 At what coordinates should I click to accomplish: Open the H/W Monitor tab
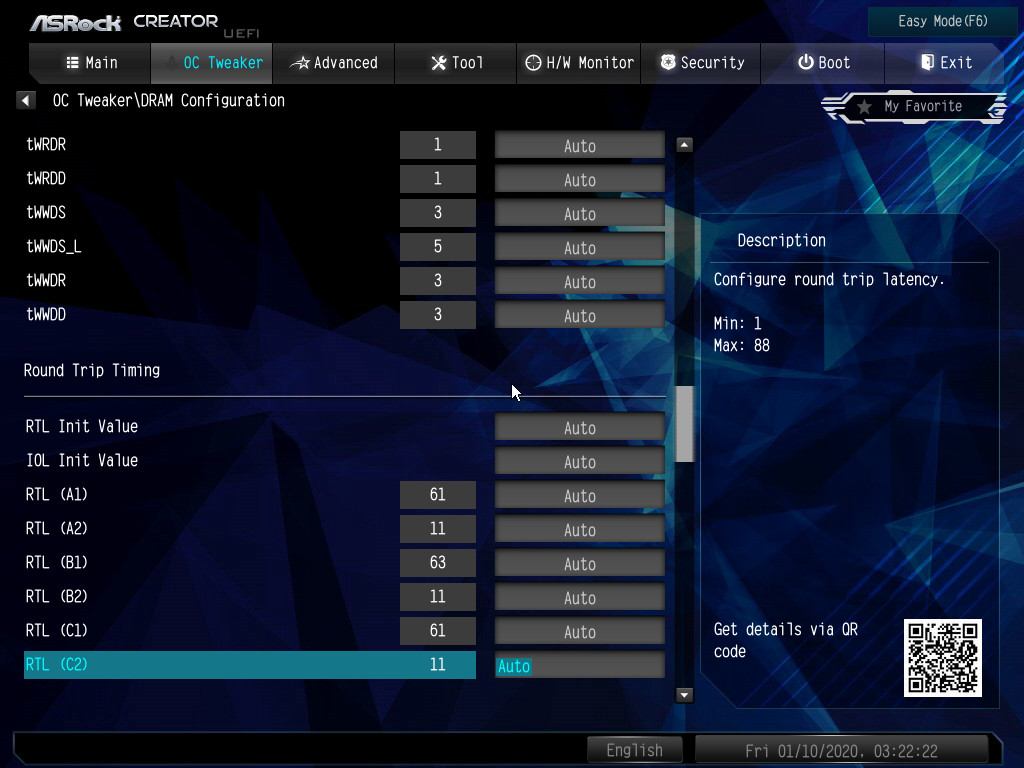[579, 63]
